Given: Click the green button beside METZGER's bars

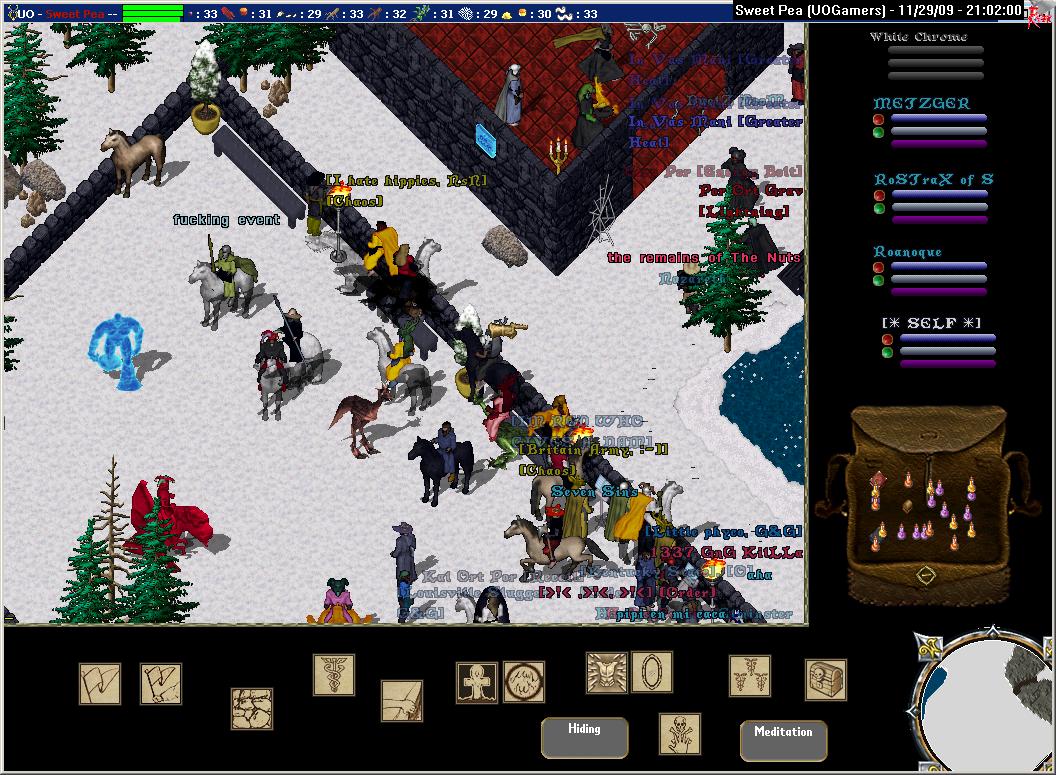Looking at the screenshot, I should click(x=878, y=132).
